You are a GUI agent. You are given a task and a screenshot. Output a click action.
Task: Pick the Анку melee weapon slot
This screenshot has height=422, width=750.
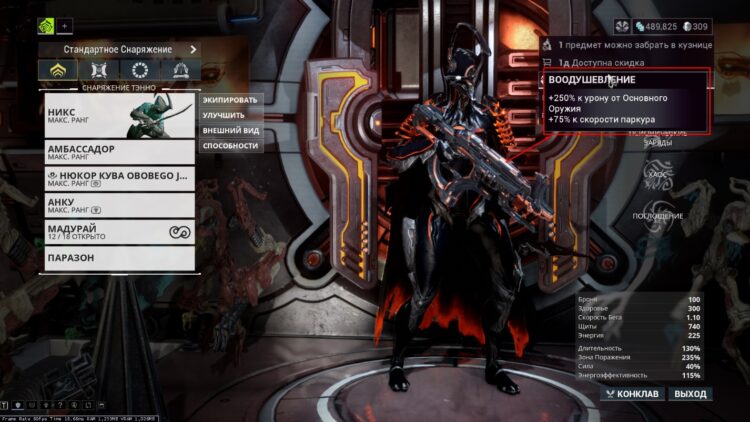coord(119,205)
